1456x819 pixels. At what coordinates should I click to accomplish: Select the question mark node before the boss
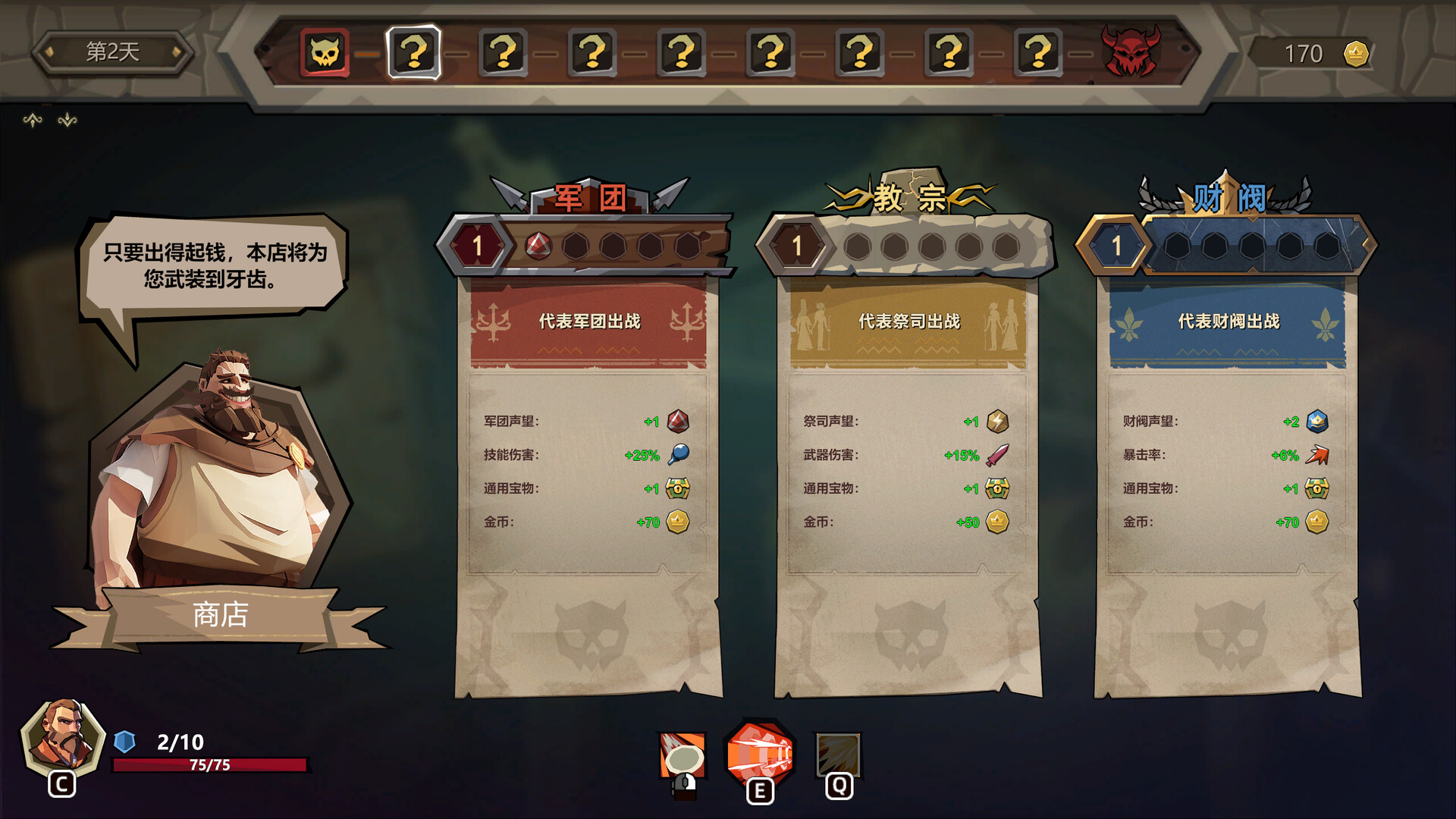click(x=1035, y=54)
